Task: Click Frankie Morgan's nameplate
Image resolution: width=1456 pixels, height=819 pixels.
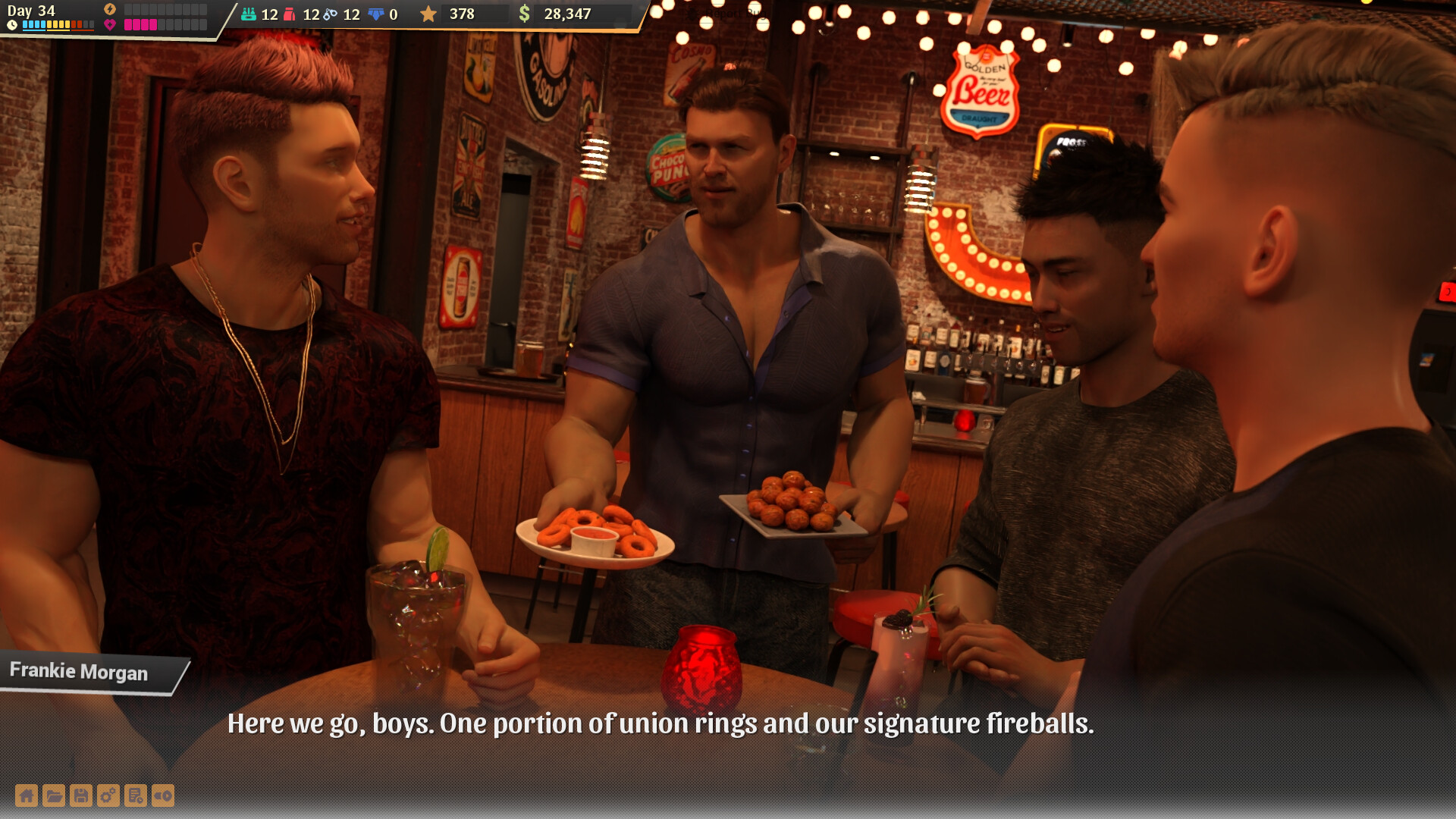Action: click(80, 672)
